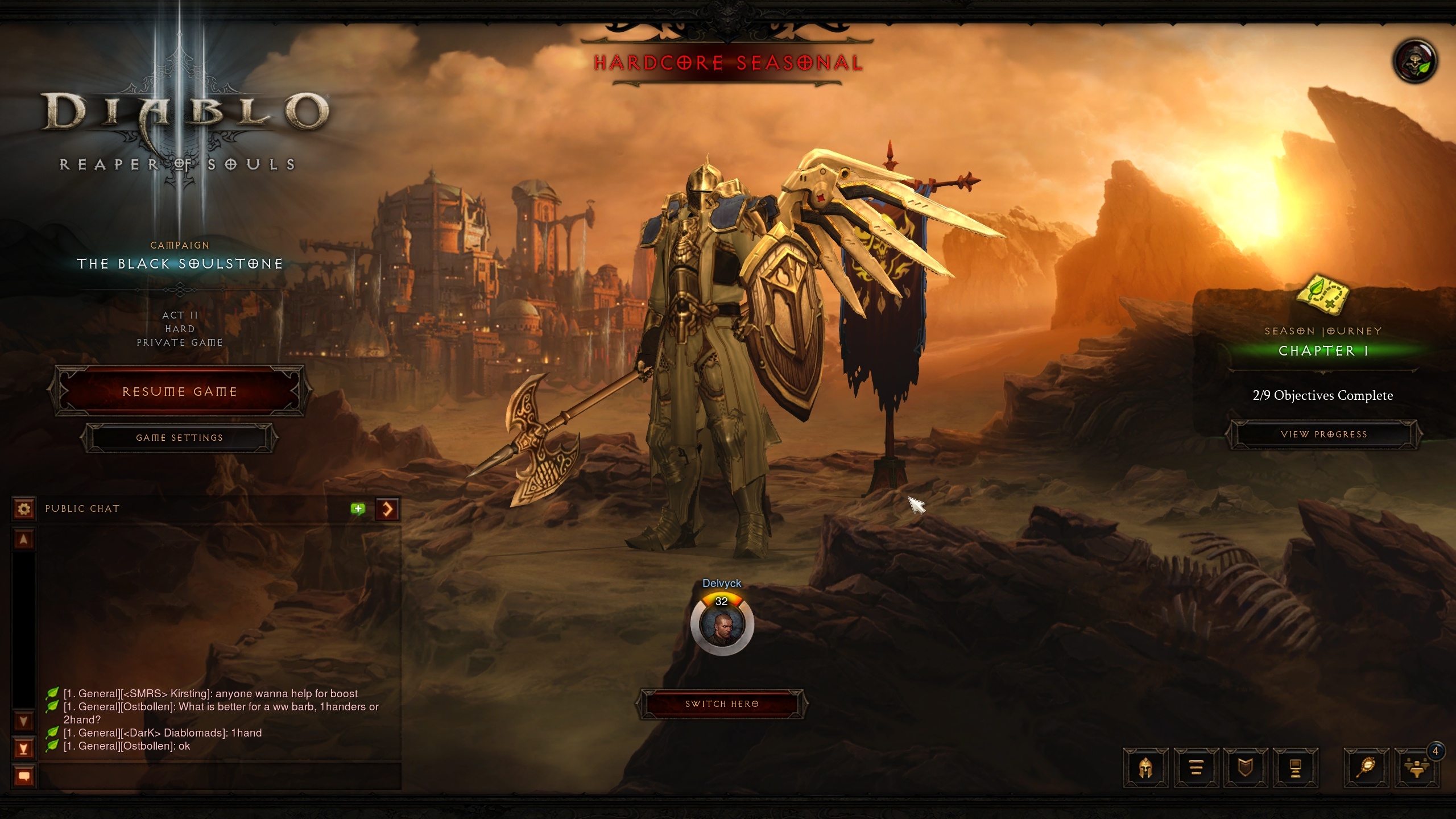Open Game Settings

coord(179,438)
